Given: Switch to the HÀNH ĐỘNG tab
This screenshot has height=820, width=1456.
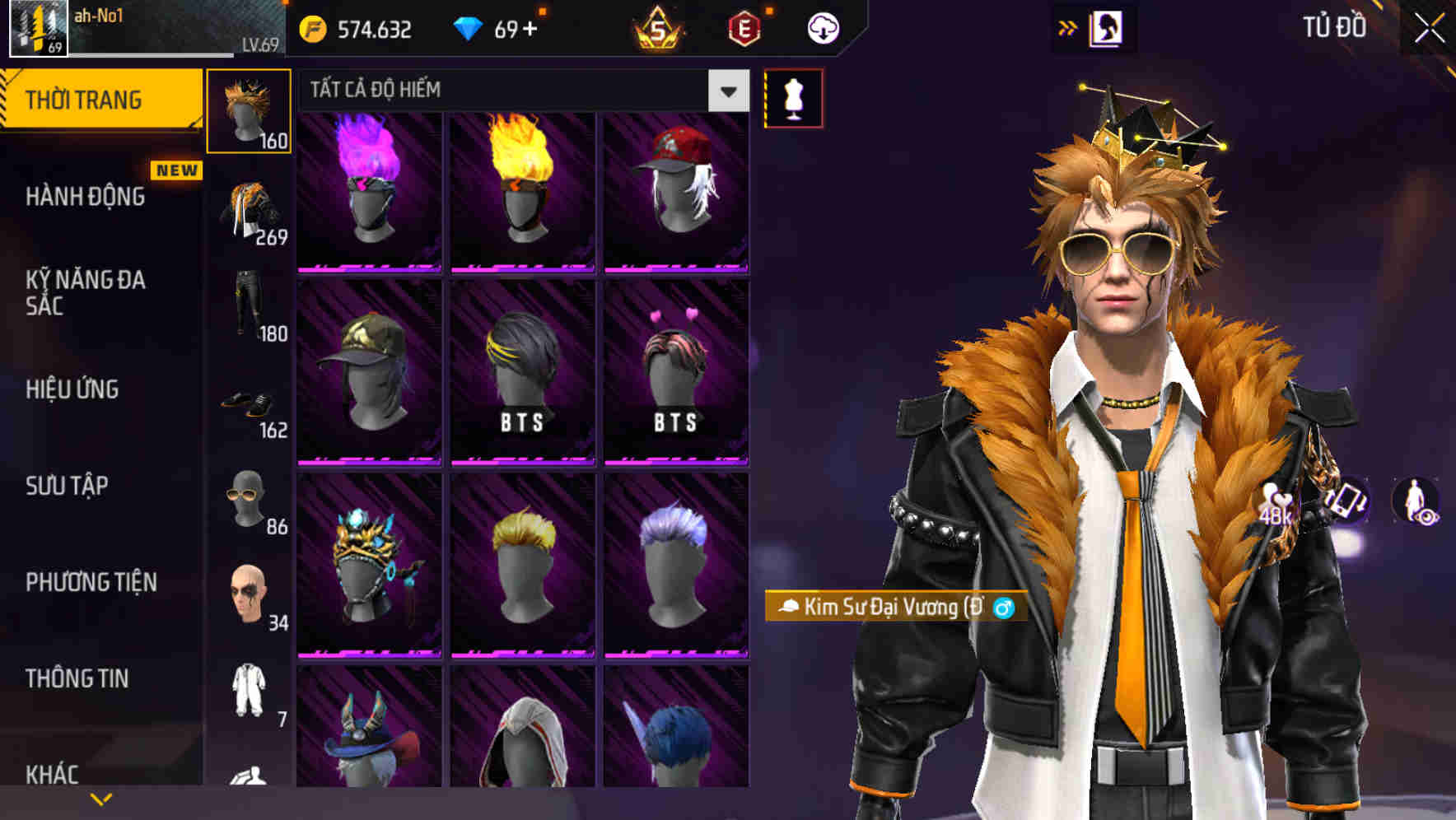Looking at the screenshot, I should (85, 196).
